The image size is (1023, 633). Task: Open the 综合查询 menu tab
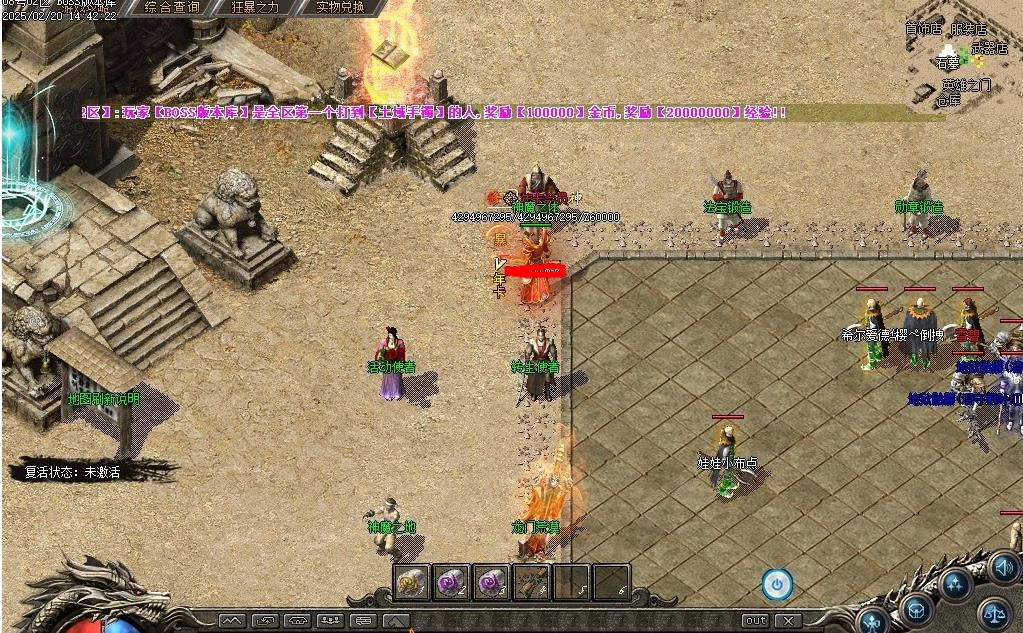pos(172,7)
